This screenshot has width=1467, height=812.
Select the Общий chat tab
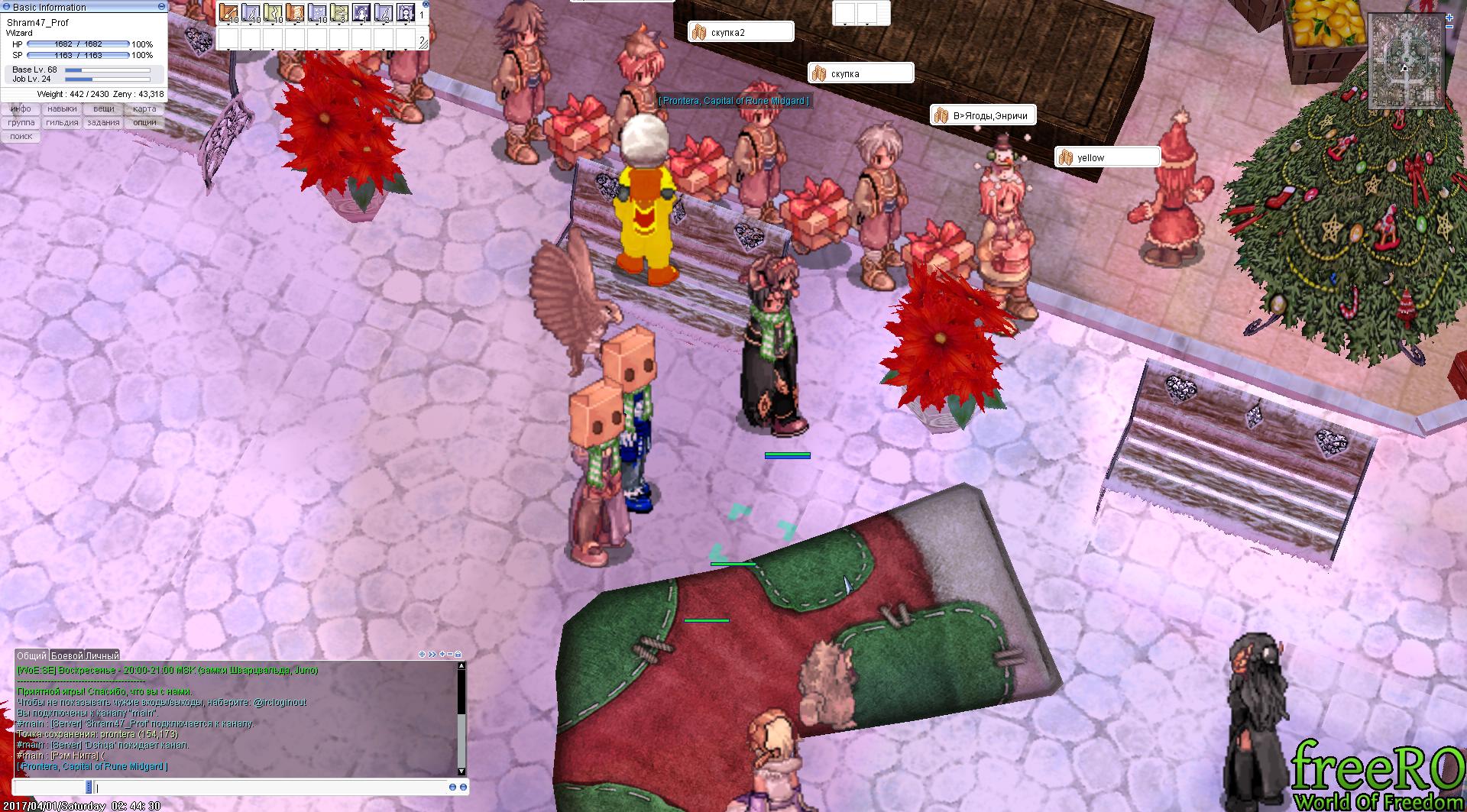pos(32,655)
